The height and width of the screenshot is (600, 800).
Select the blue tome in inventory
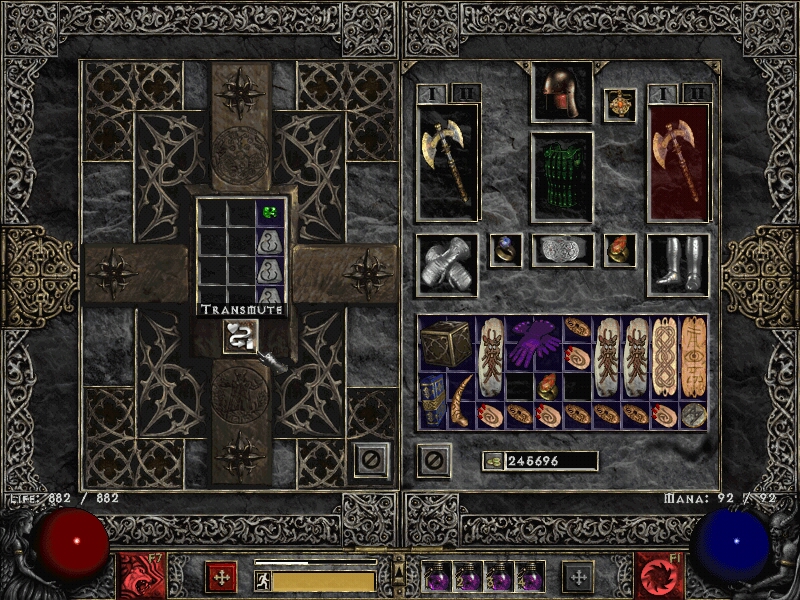(x=432, y=400)
